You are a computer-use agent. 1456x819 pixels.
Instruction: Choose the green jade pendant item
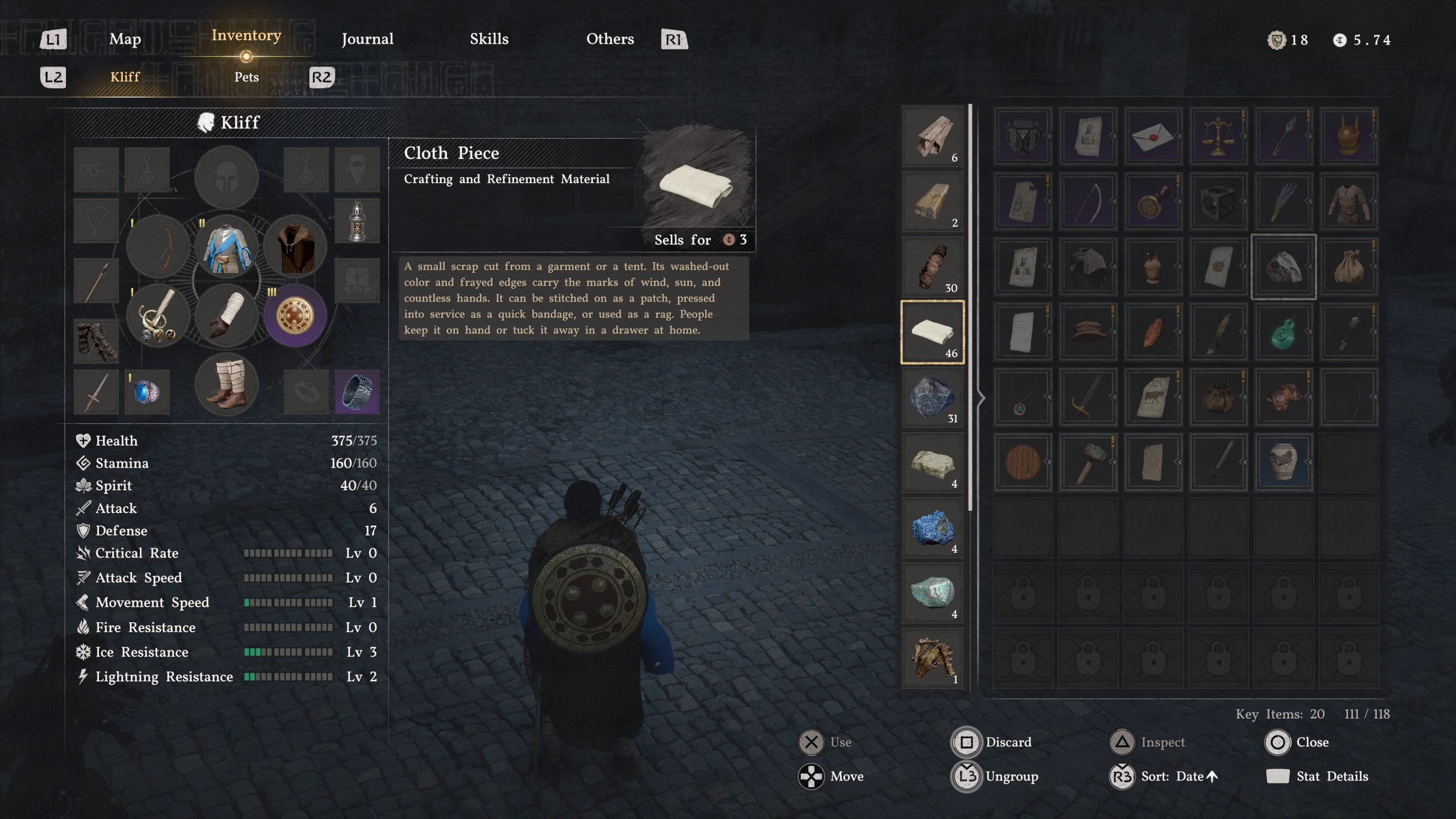[1283, 332]
